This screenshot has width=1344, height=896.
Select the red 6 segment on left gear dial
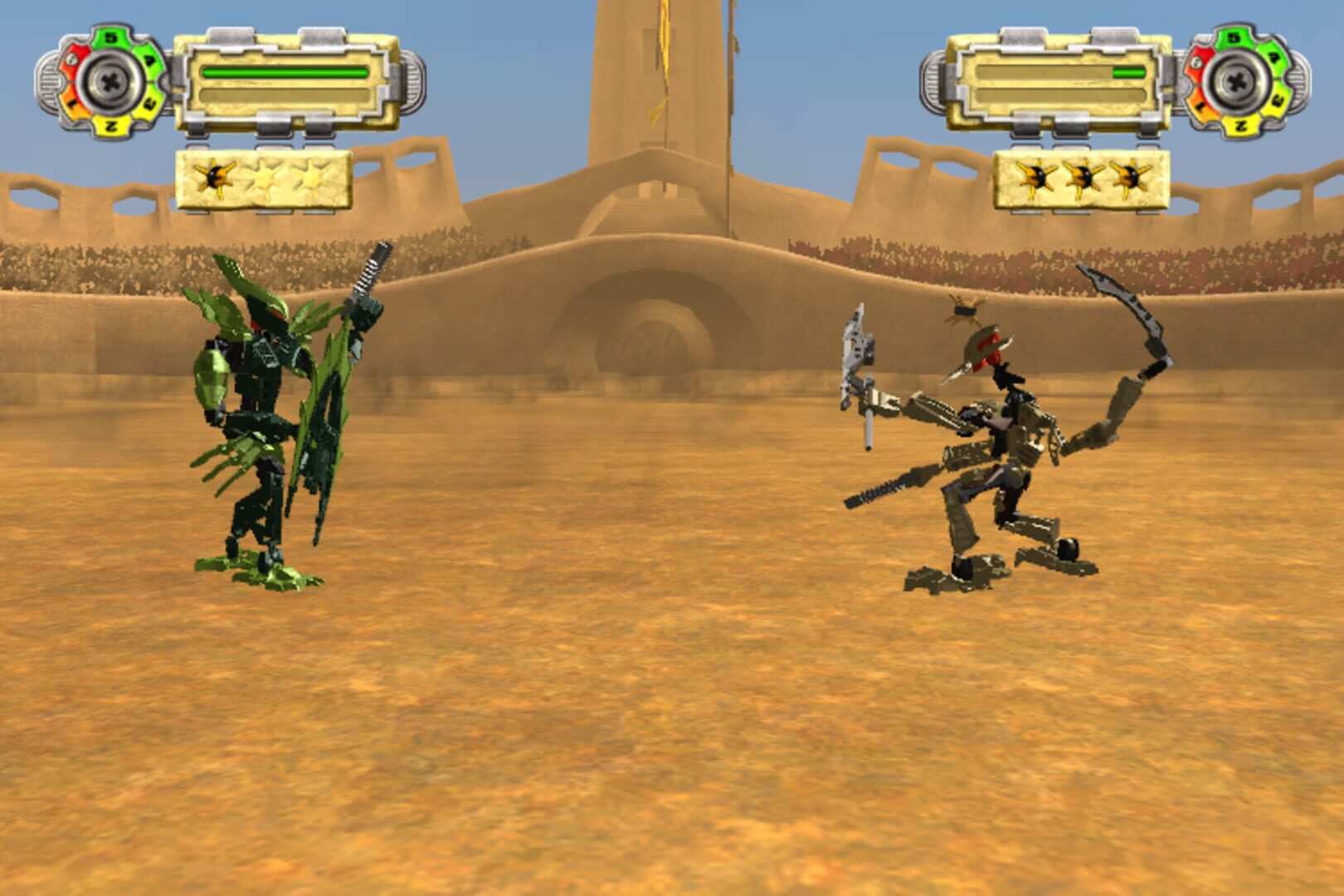71,58
